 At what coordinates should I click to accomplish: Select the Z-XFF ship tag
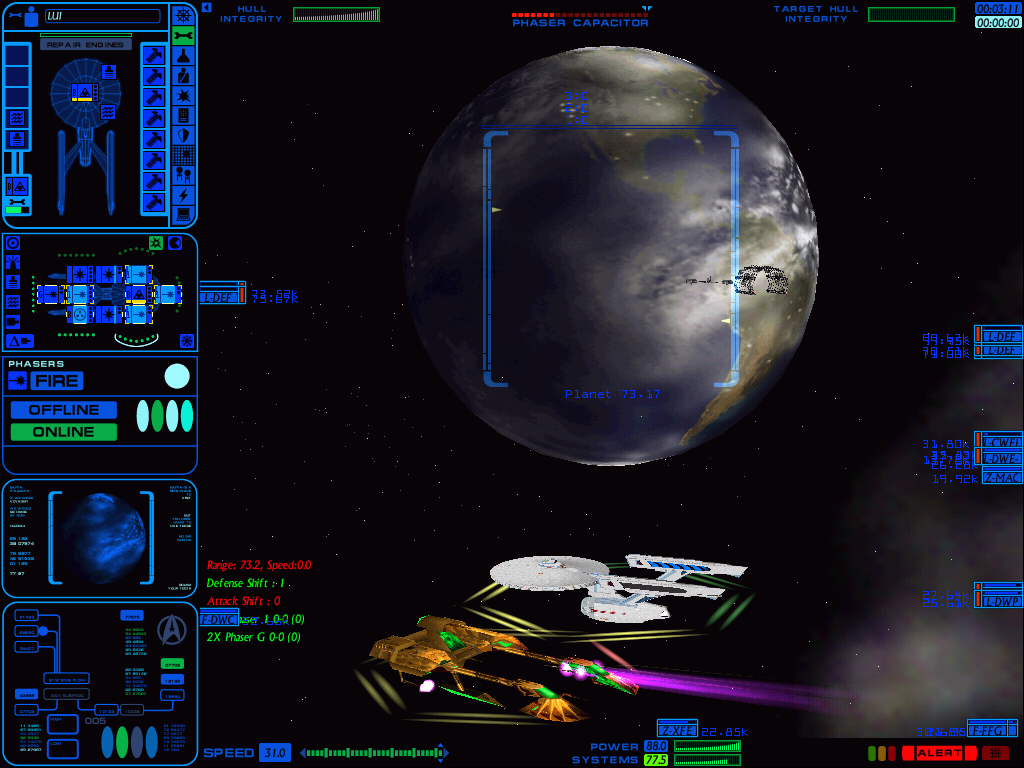tap(677, 730)
